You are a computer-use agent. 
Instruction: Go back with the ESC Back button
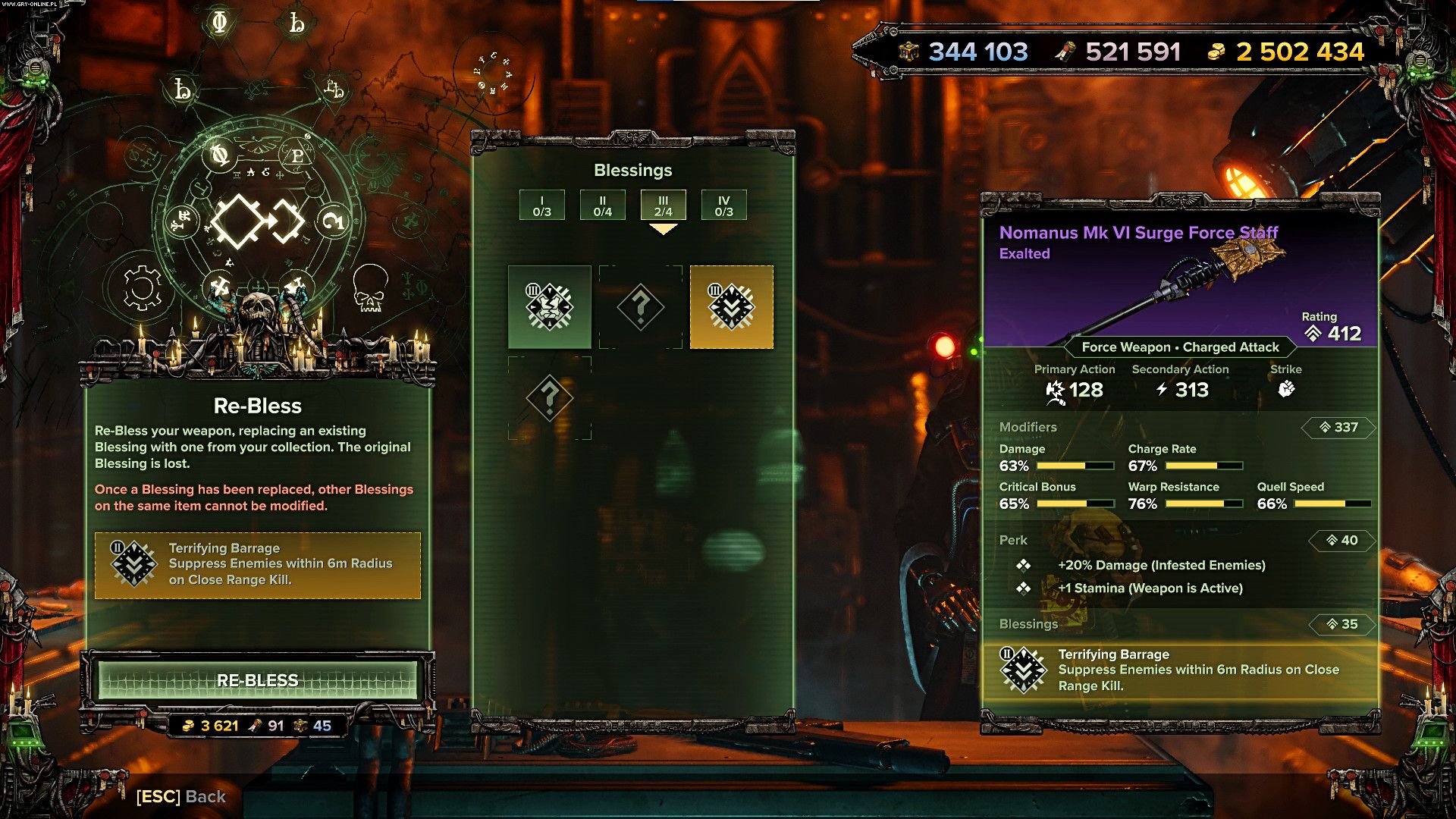click(x=181, y=796)
